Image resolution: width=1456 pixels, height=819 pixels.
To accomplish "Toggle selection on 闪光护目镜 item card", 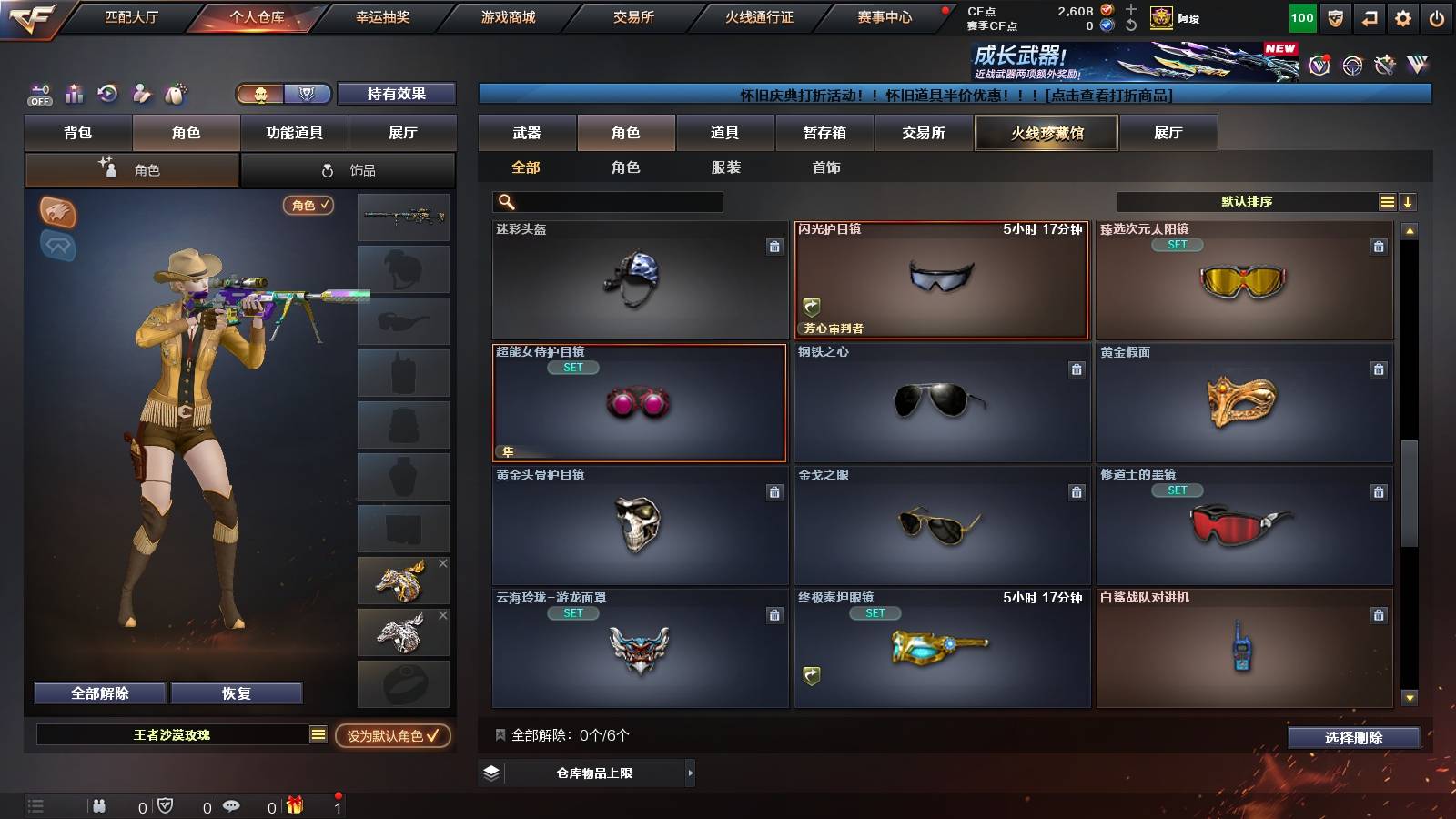I will [x=942, y=279].
